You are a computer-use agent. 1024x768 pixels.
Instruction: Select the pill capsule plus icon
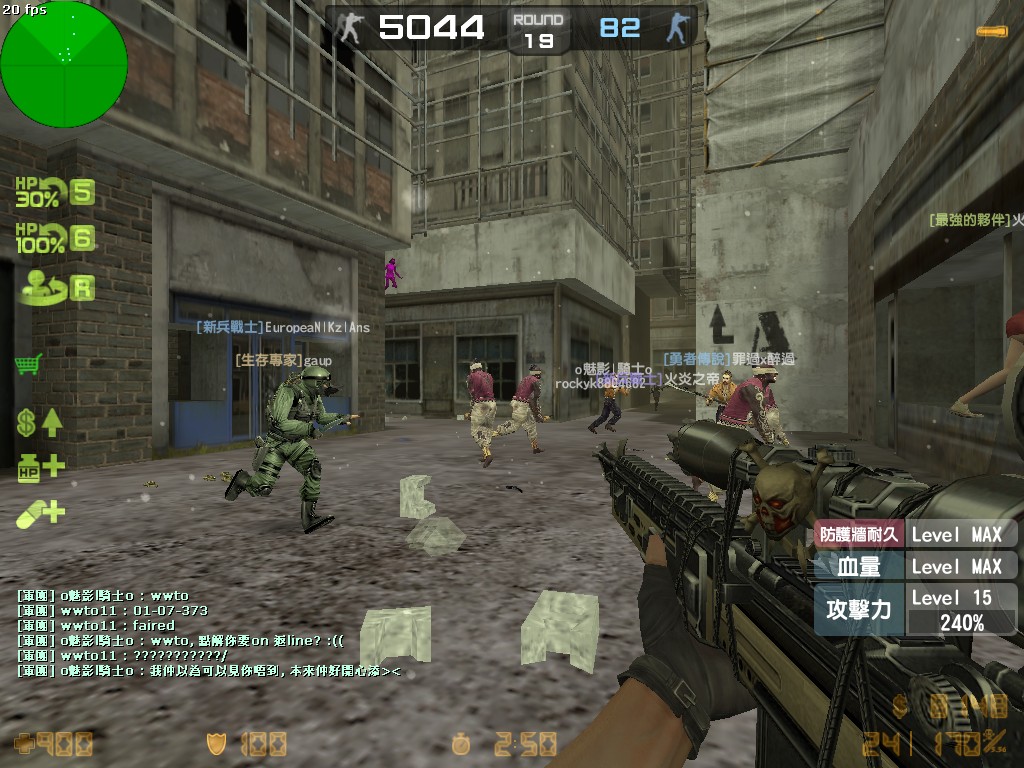[x=40, y=513]
